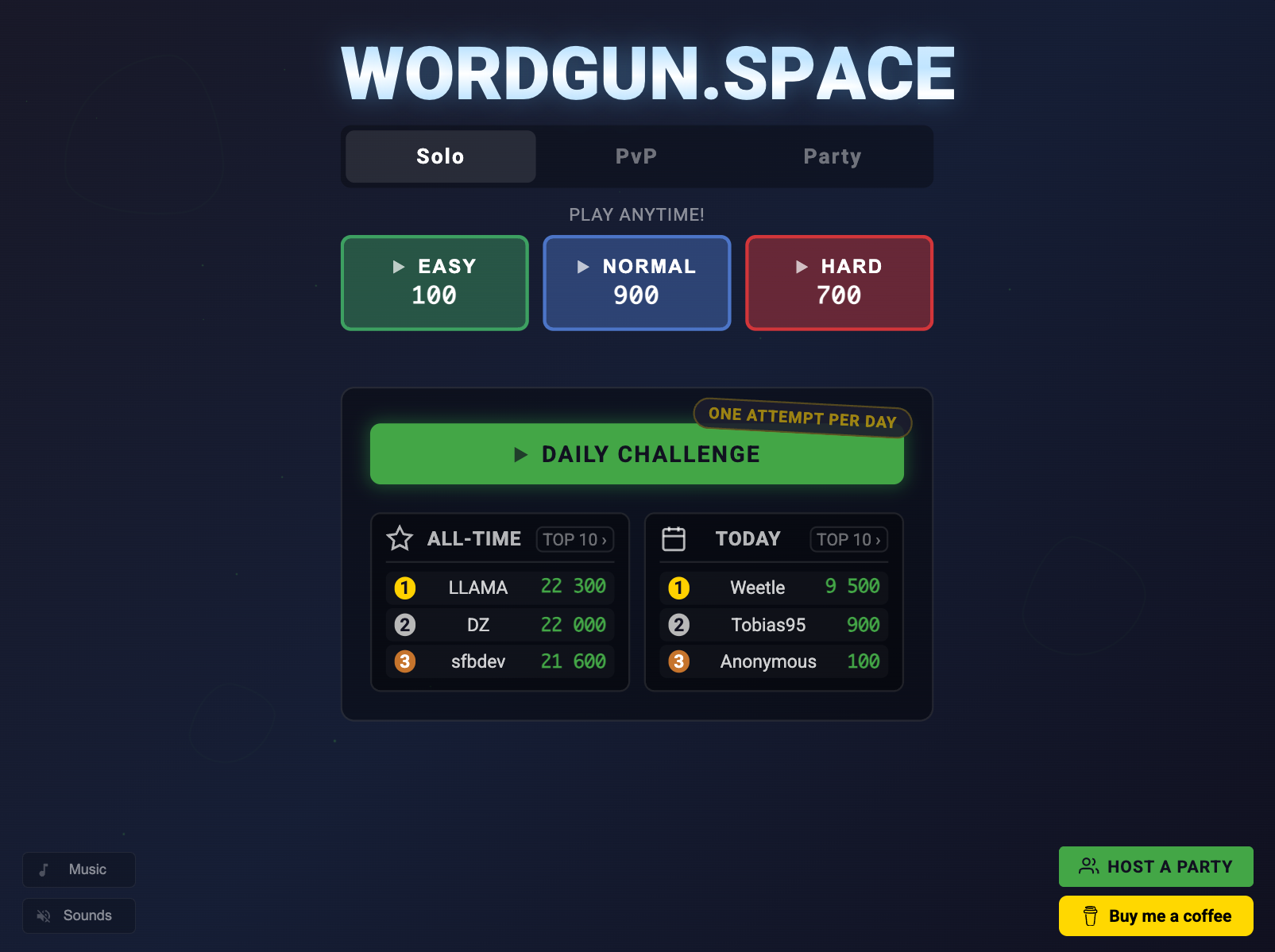Click the music note icon near Music
Screen dimensions: 1275x952
tap(45, 869)
